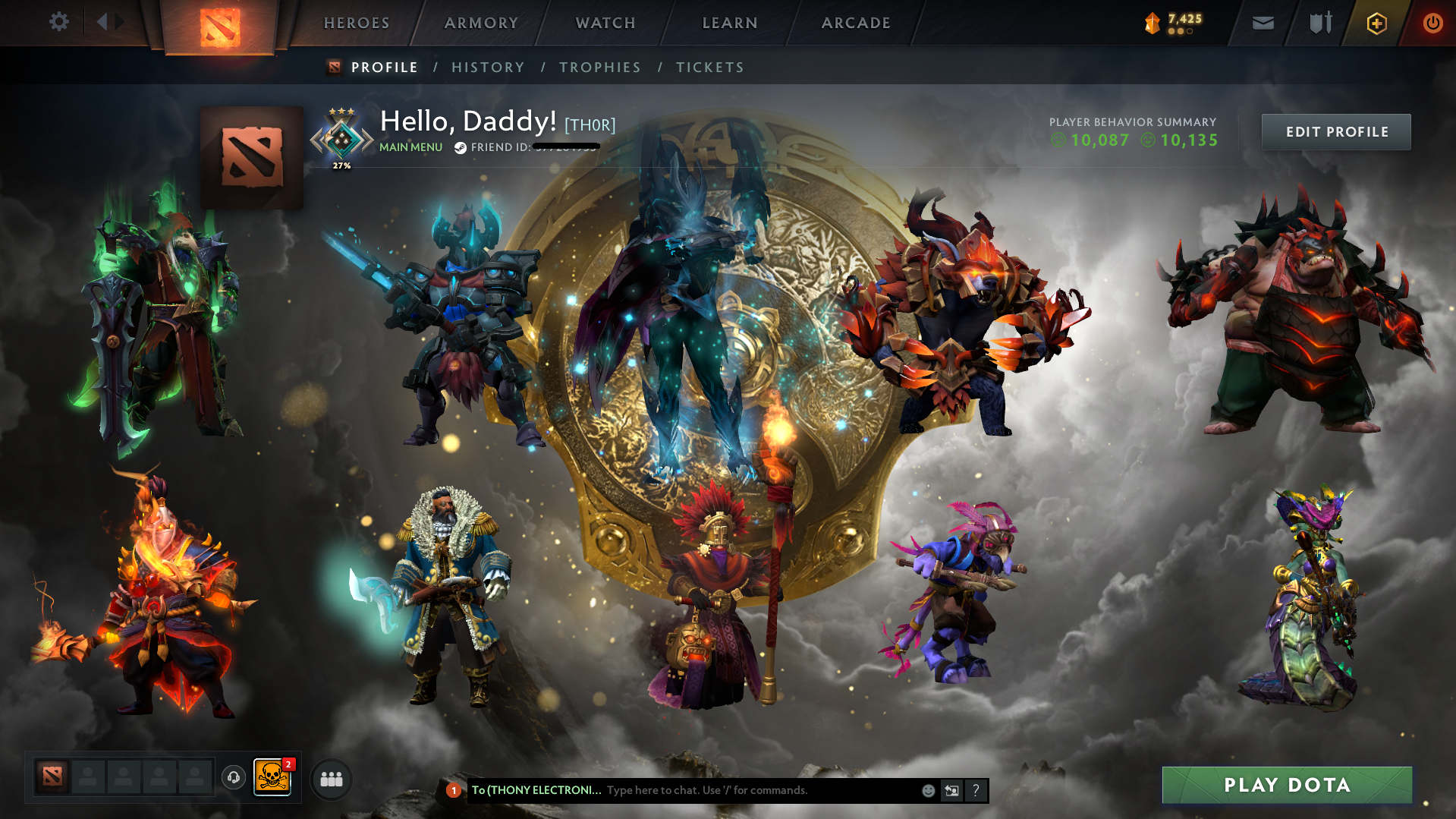Switch to the TROPHIES tab

pyautogui.click(x=599, y=67)
